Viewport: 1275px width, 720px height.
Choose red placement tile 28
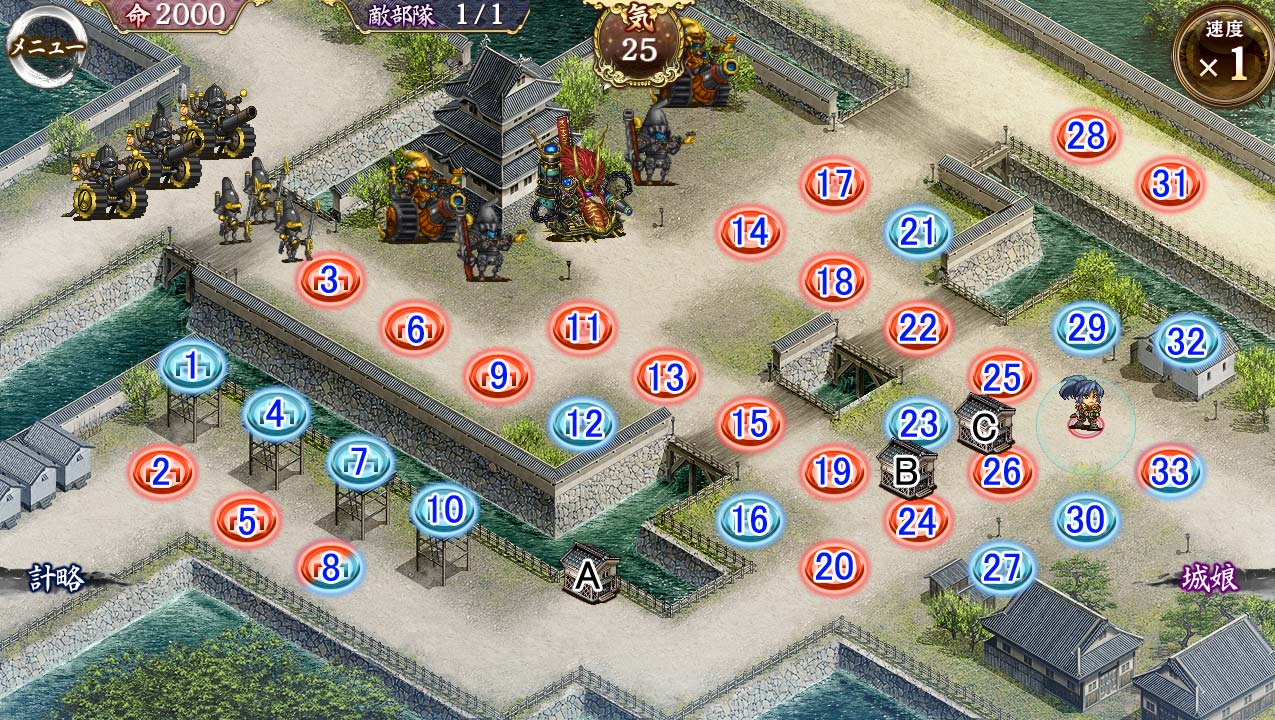point(1086,136)
